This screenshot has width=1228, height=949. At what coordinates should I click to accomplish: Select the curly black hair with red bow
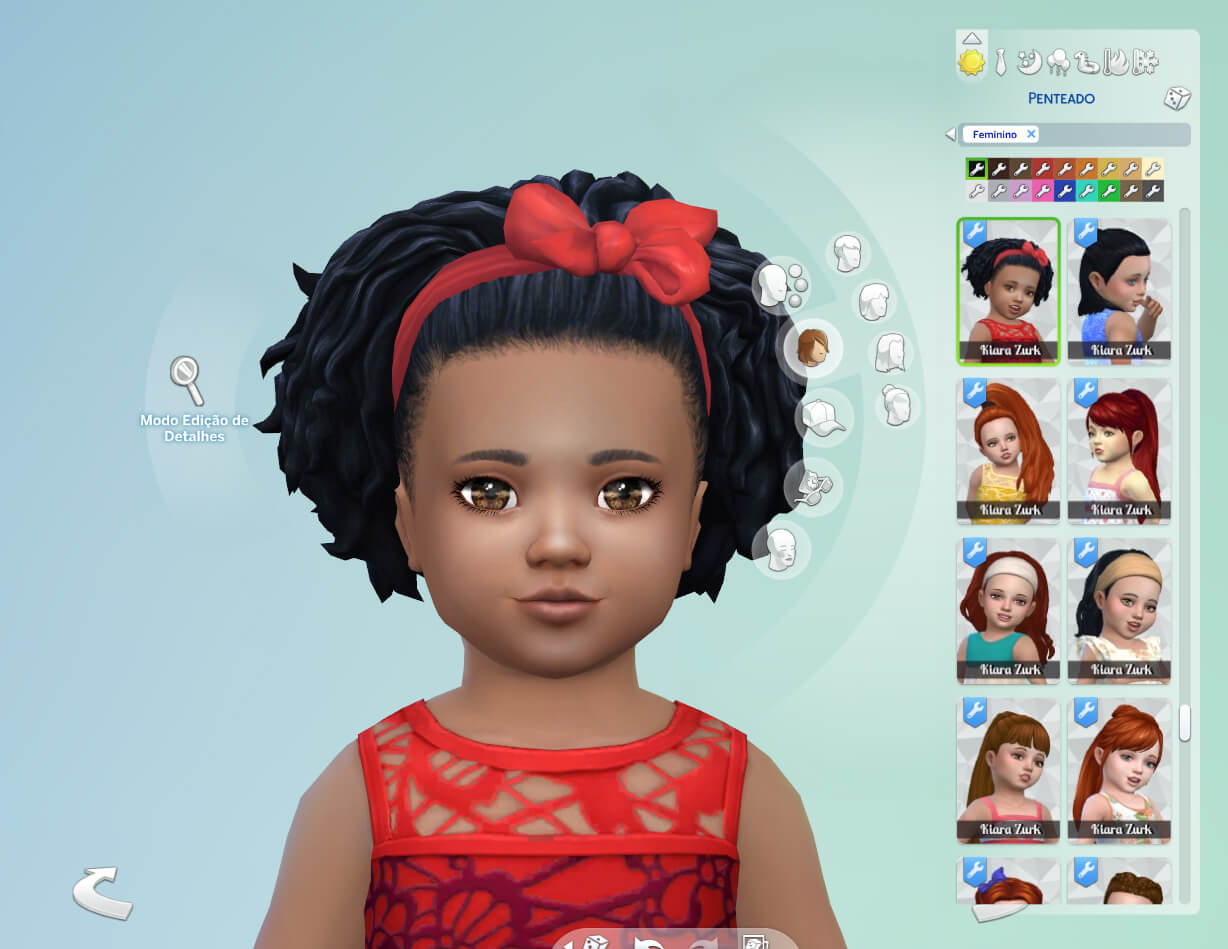tap(1008, 291)
